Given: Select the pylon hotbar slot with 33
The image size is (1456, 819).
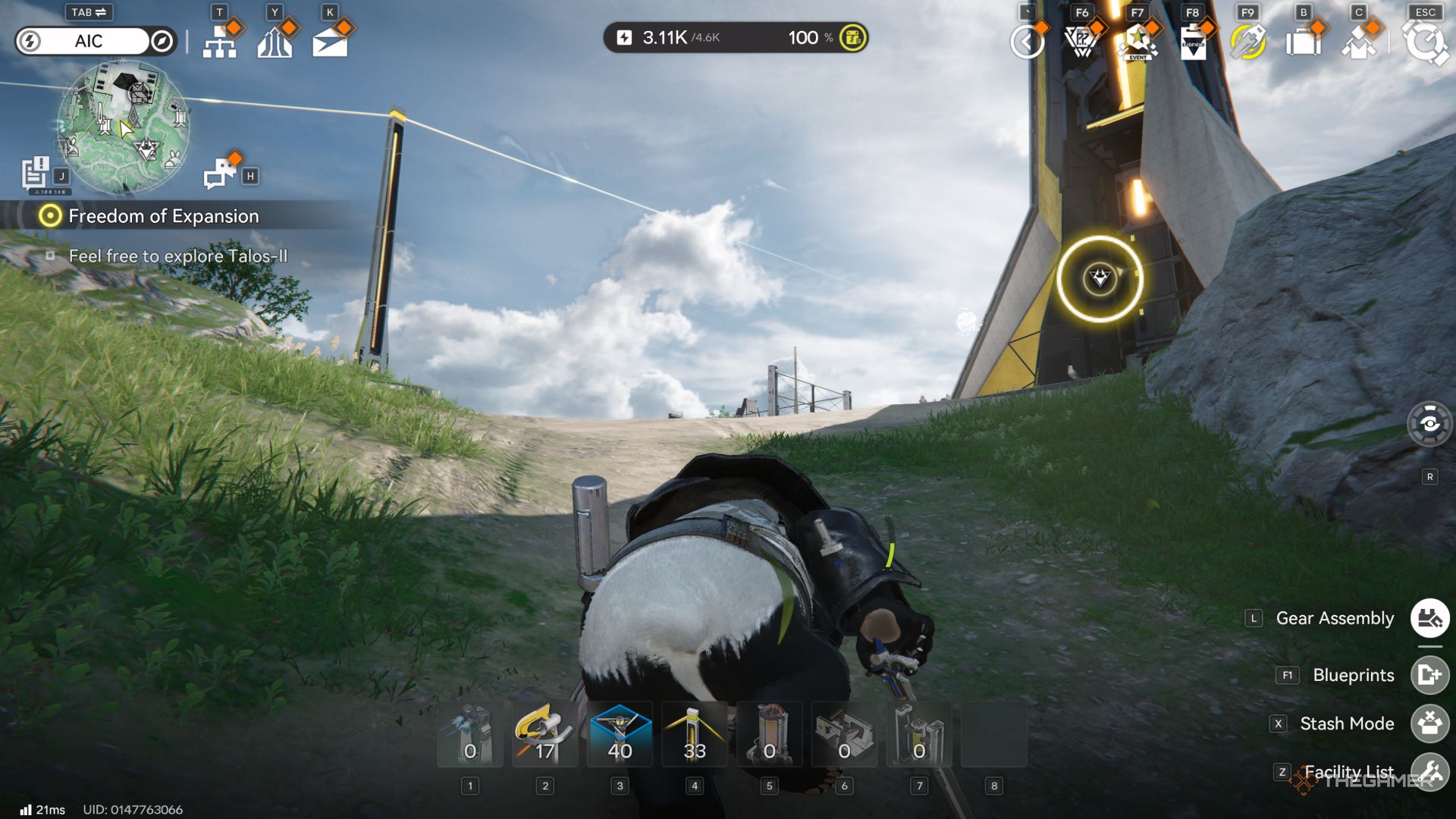Looking at the screenshot, I should [695, 734].
